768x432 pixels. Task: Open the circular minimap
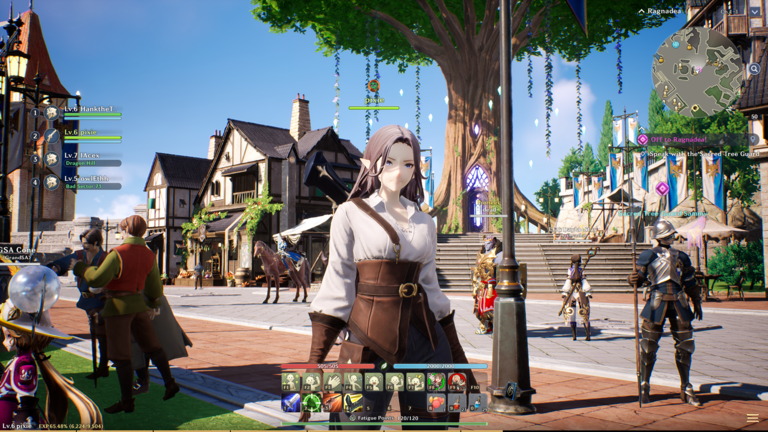[x=697, y=70]
